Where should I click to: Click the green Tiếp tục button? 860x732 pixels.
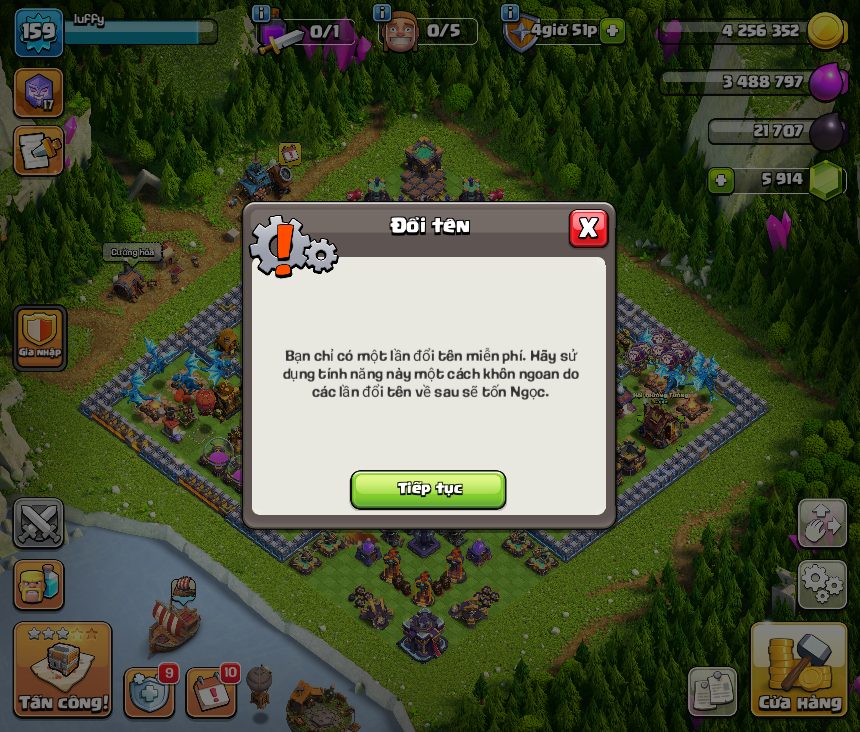pos(428,489)
